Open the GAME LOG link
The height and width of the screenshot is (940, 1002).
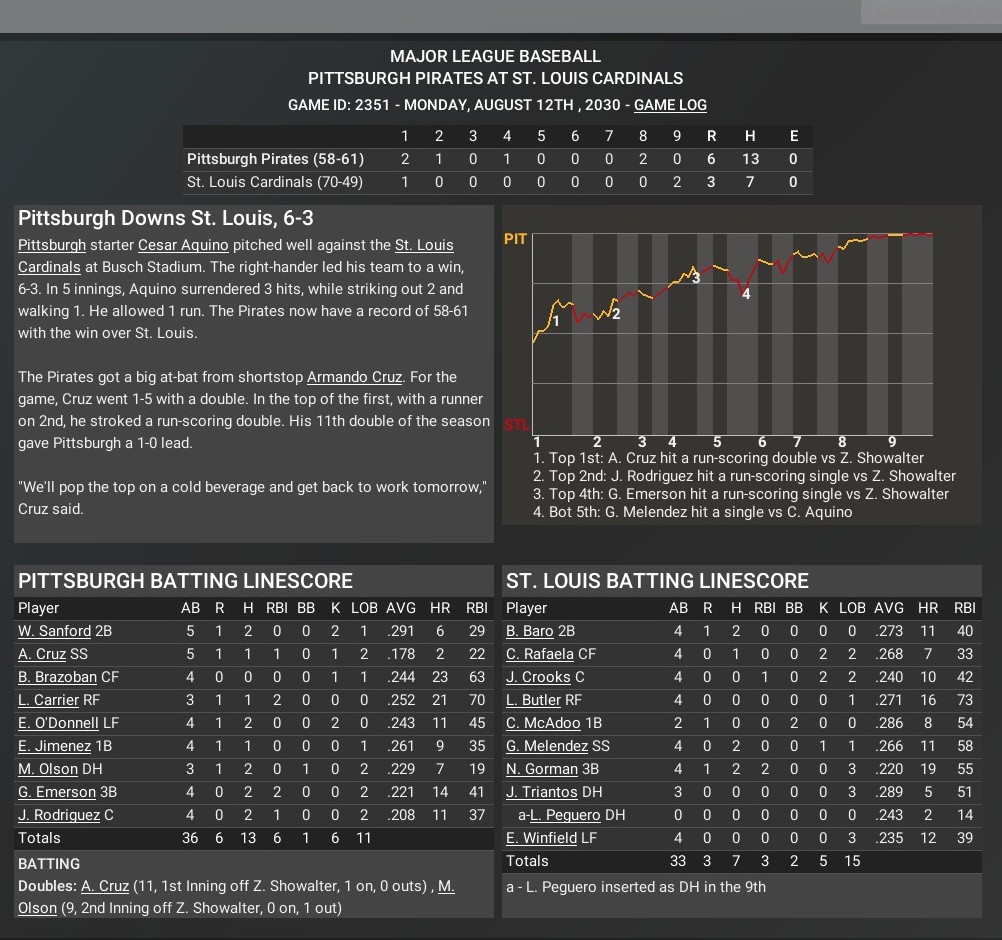click(x=670, y=105)
